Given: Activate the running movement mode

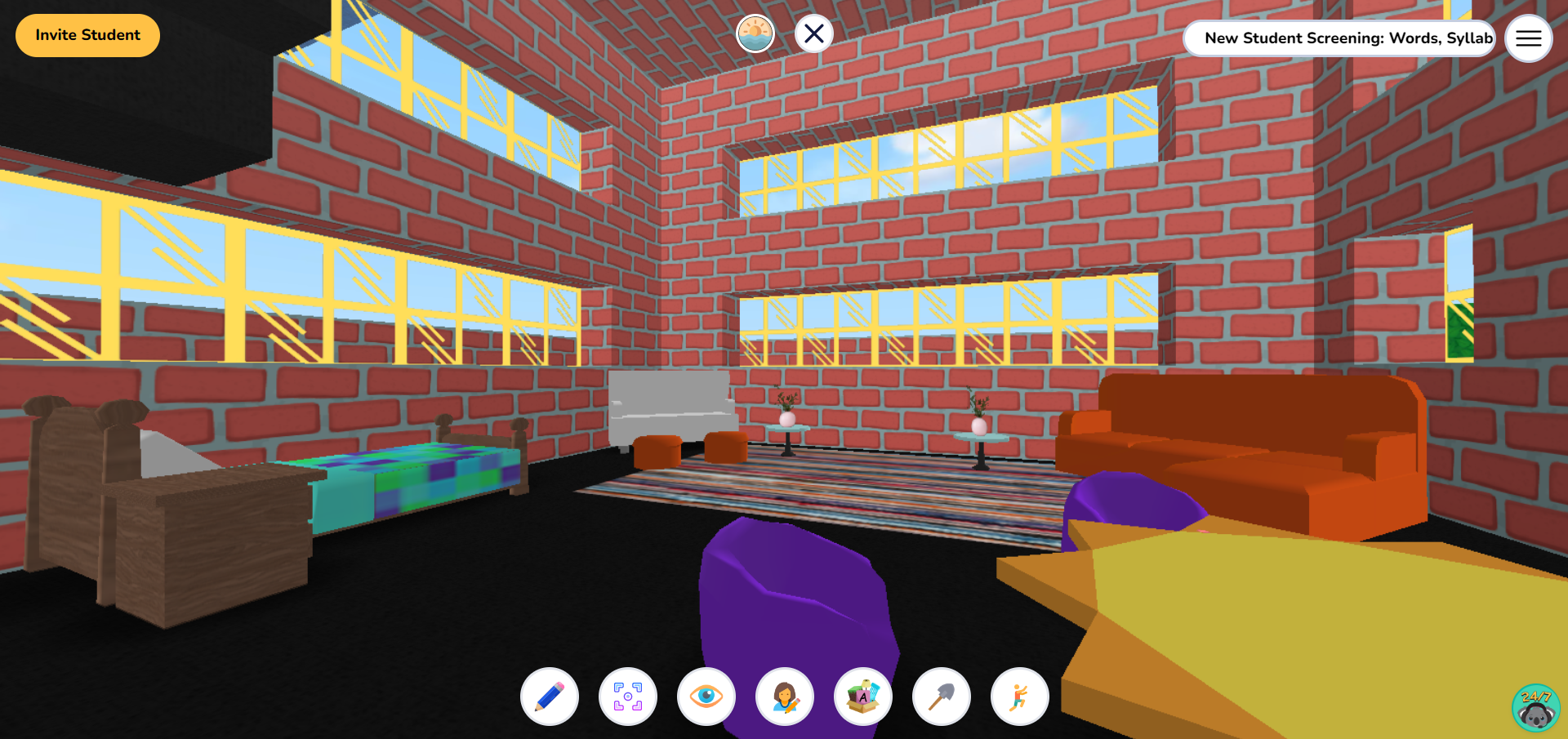Looking at the screenshot, I should pos(1019,697).
